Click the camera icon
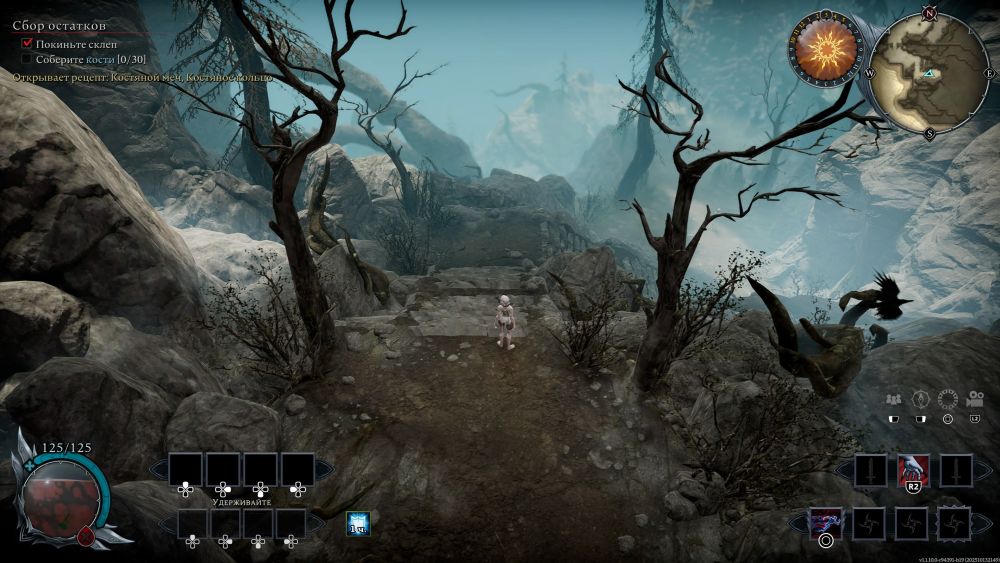This screenshot has height=563, width=1000. 973,399
